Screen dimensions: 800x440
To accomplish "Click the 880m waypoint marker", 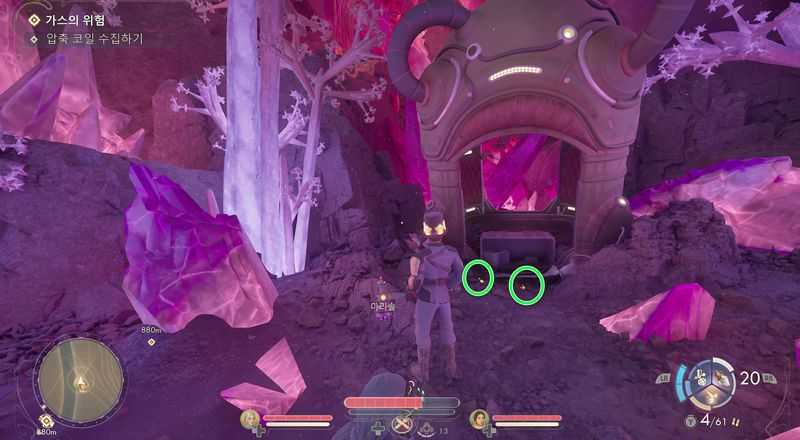I will pos(151,341).
